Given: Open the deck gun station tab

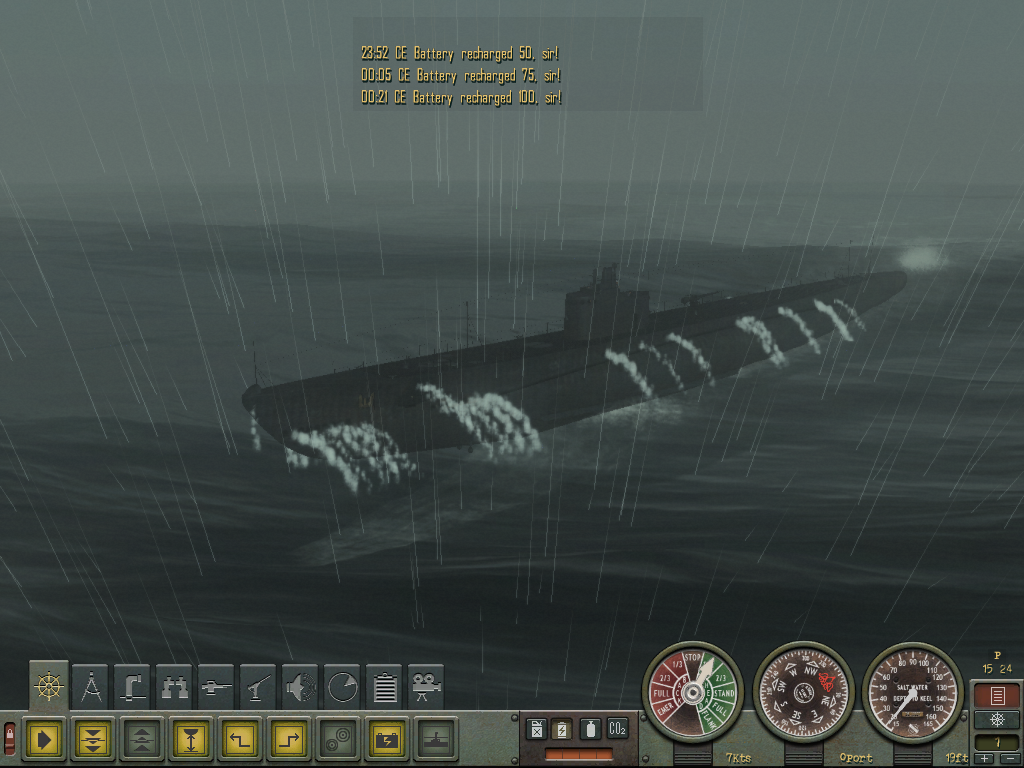Looking at the screenshot, I should point(258,686).
